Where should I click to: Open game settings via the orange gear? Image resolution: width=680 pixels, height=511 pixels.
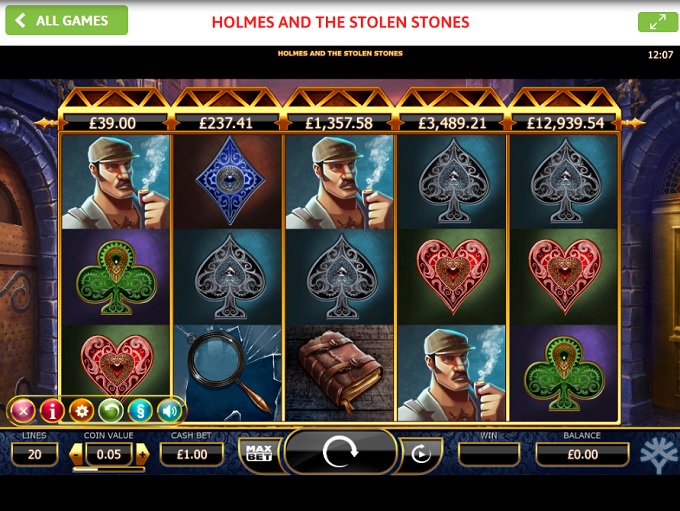pyautogui.click(x=81, y=410)
